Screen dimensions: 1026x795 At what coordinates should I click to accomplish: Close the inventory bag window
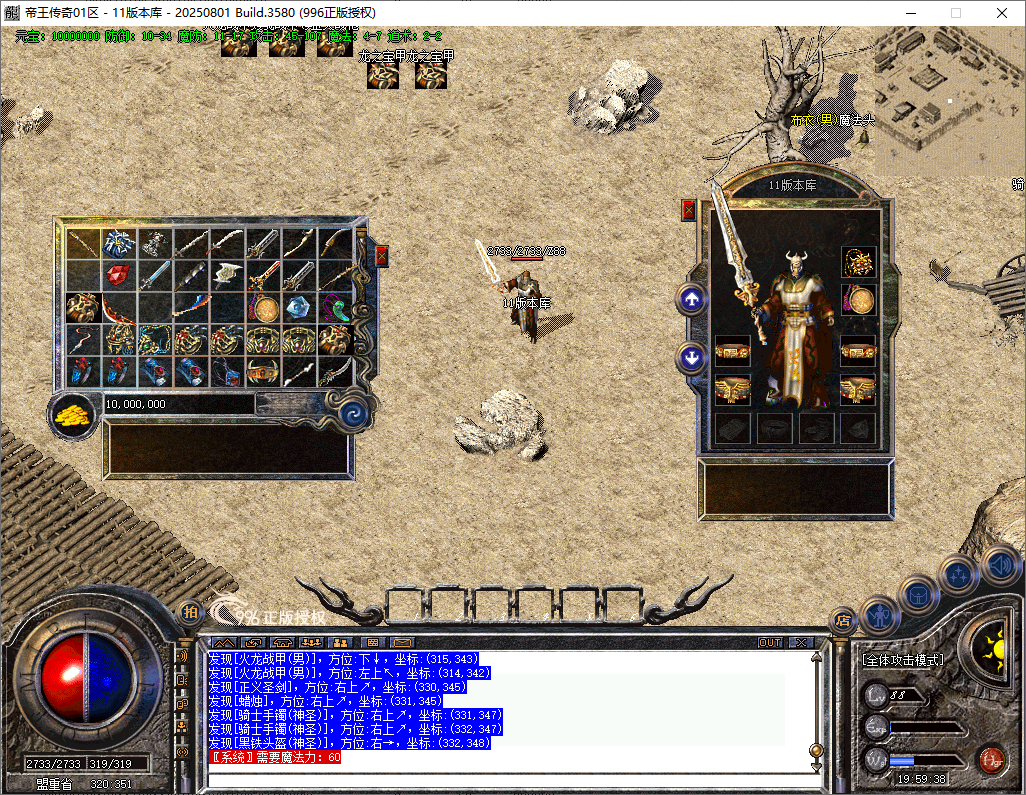coord(381,256)
